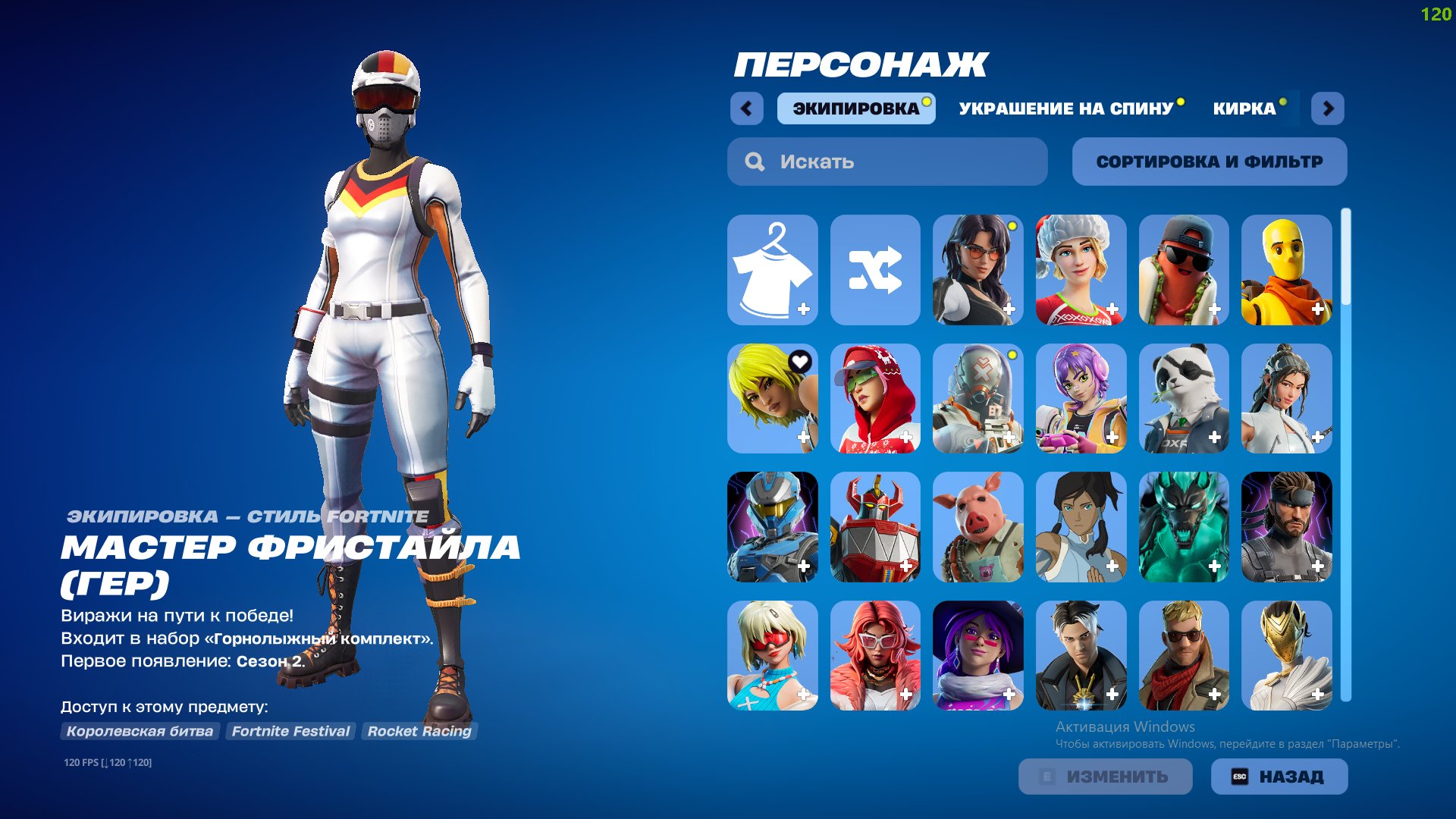This screenshot has height=819, width=1456.
Task: Open the Кирка tab
Action: click(1244, 108)
